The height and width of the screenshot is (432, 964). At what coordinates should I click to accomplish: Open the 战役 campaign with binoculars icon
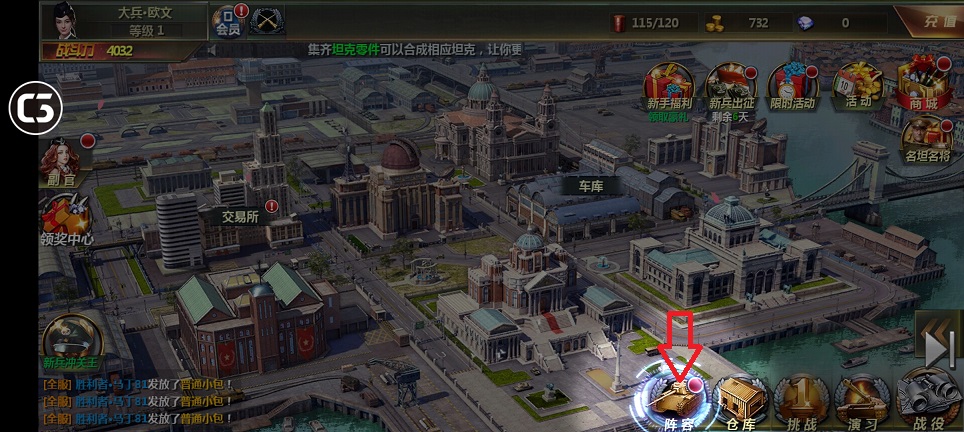point(927,398)
